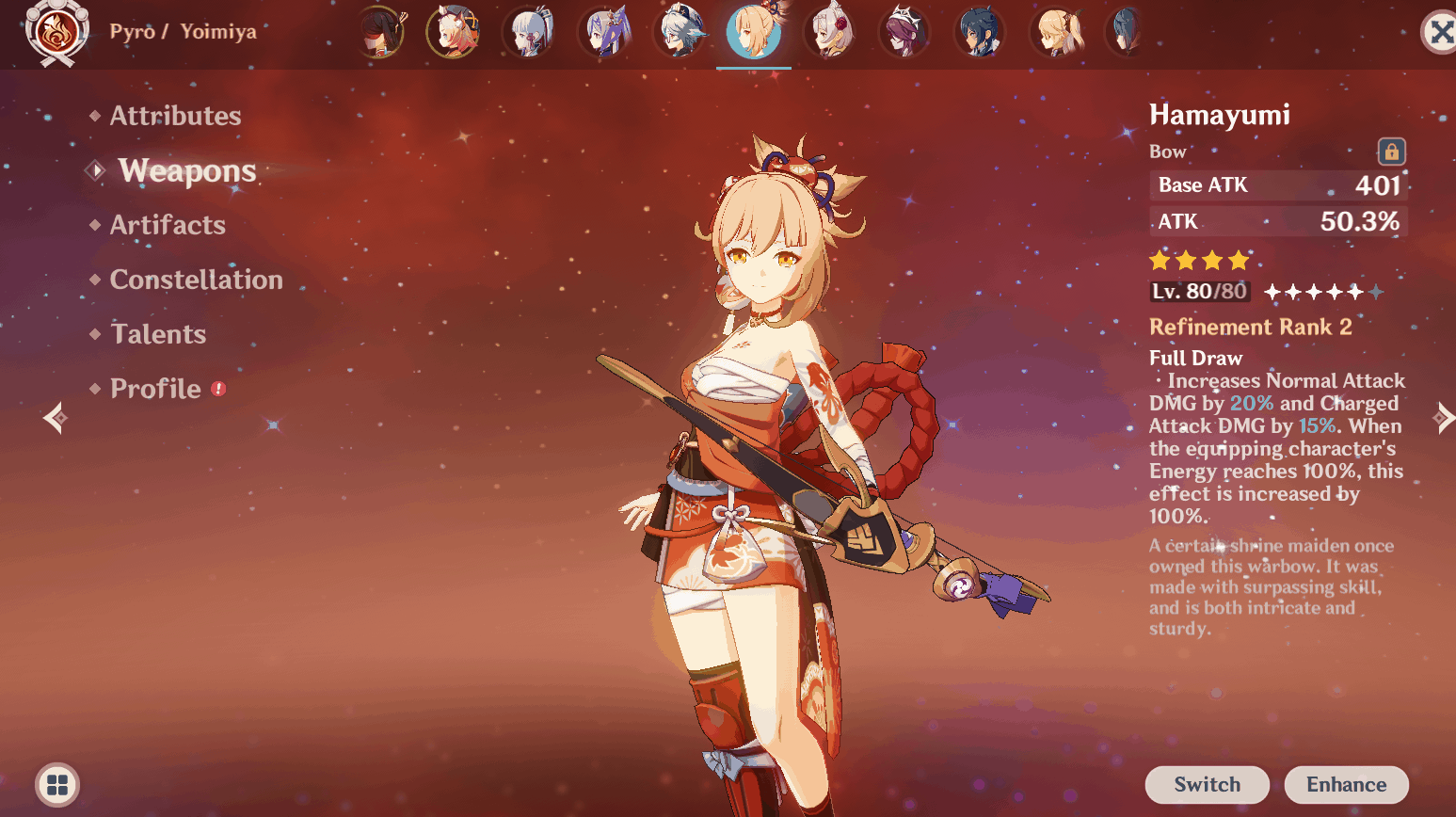Select Yanfei's character portrait
Screen dimensions: 1456x817
click(x=456, y=31)
